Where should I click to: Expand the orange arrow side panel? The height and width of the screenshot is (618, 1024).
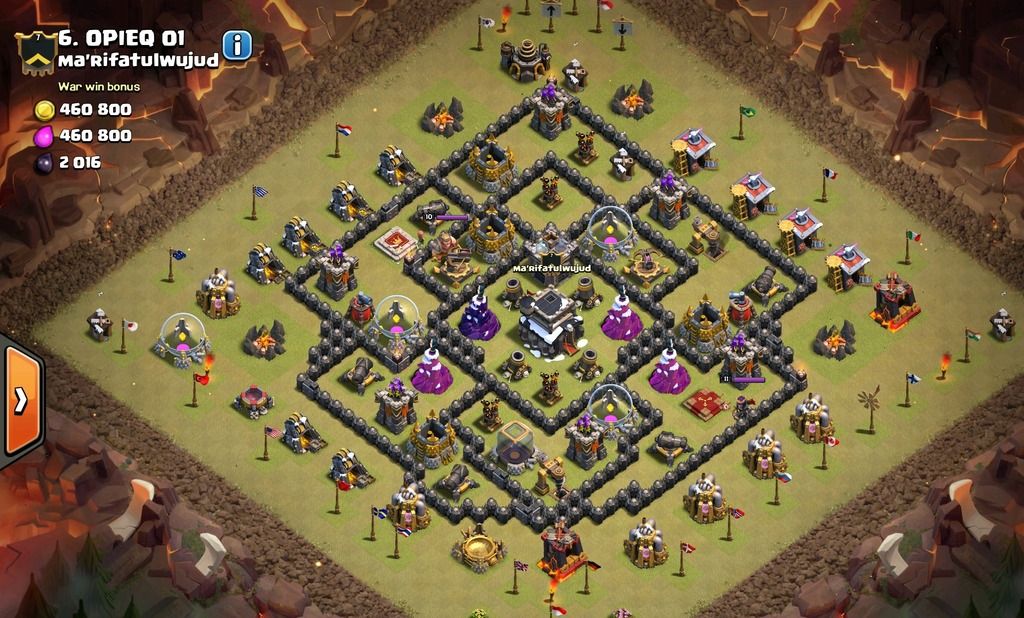[x=21, y=400]
